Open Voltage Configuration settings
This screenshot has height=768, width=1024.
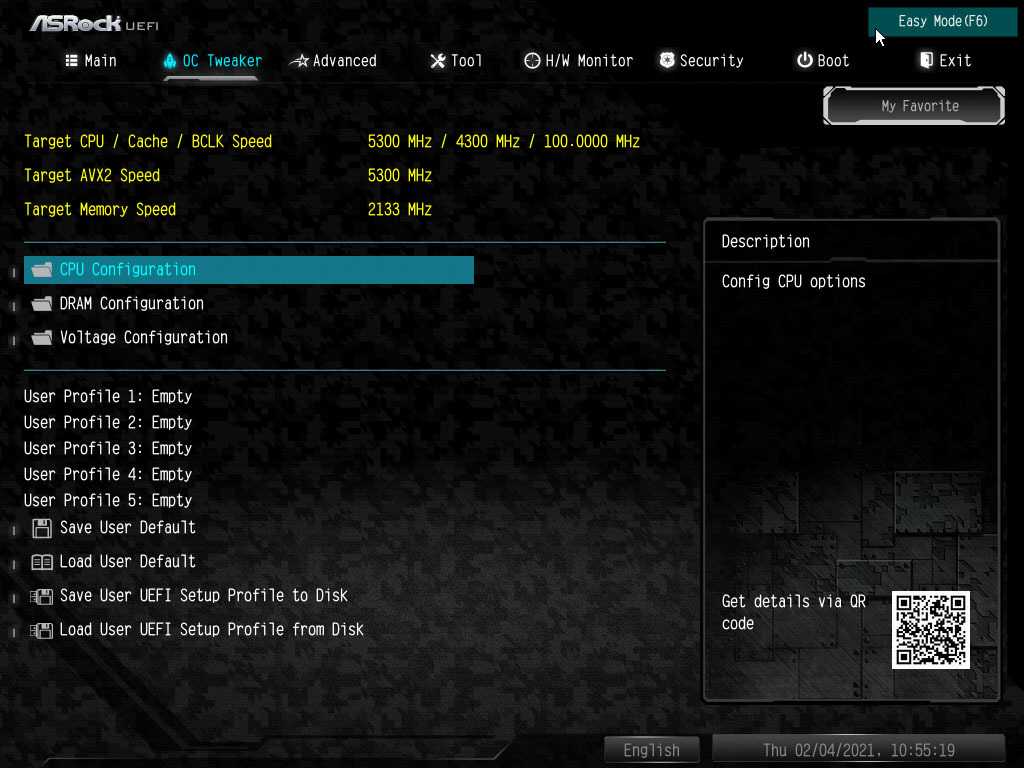tap(143, 338)
